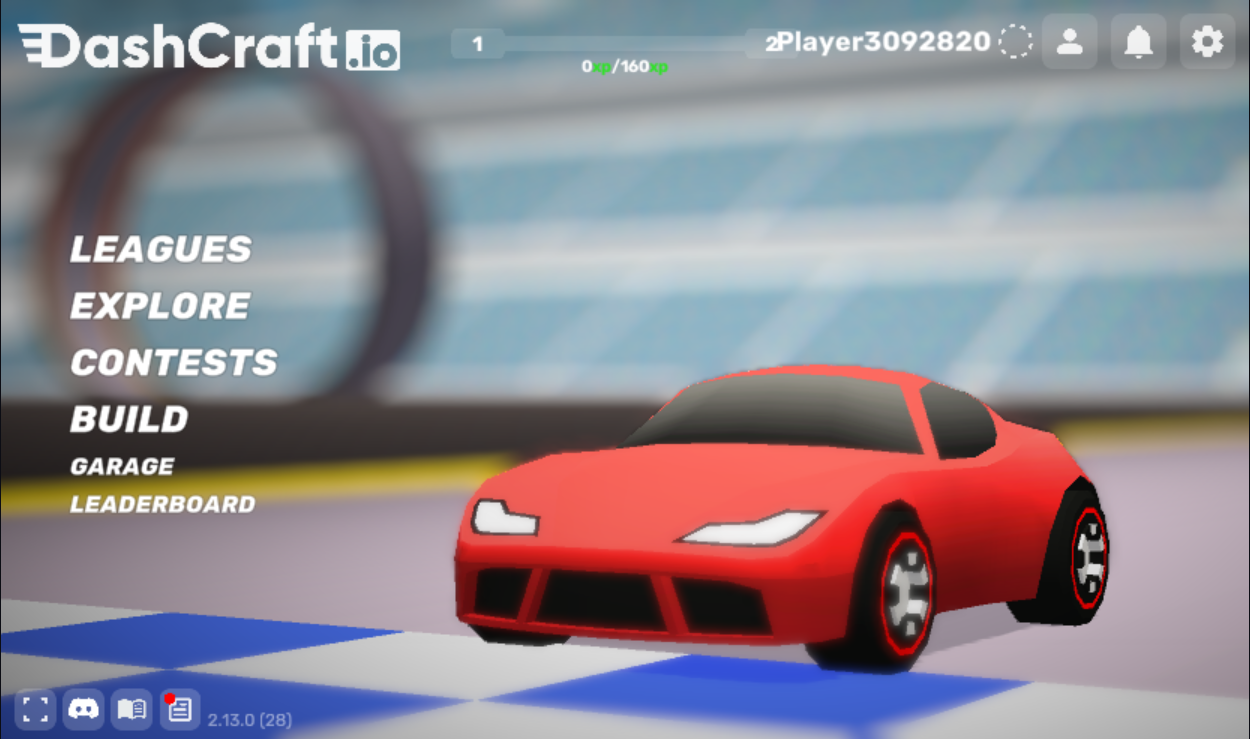This screenshot has height=739, width=1250.
Task: Click the Player3092820 username
Action: (884, 42)
